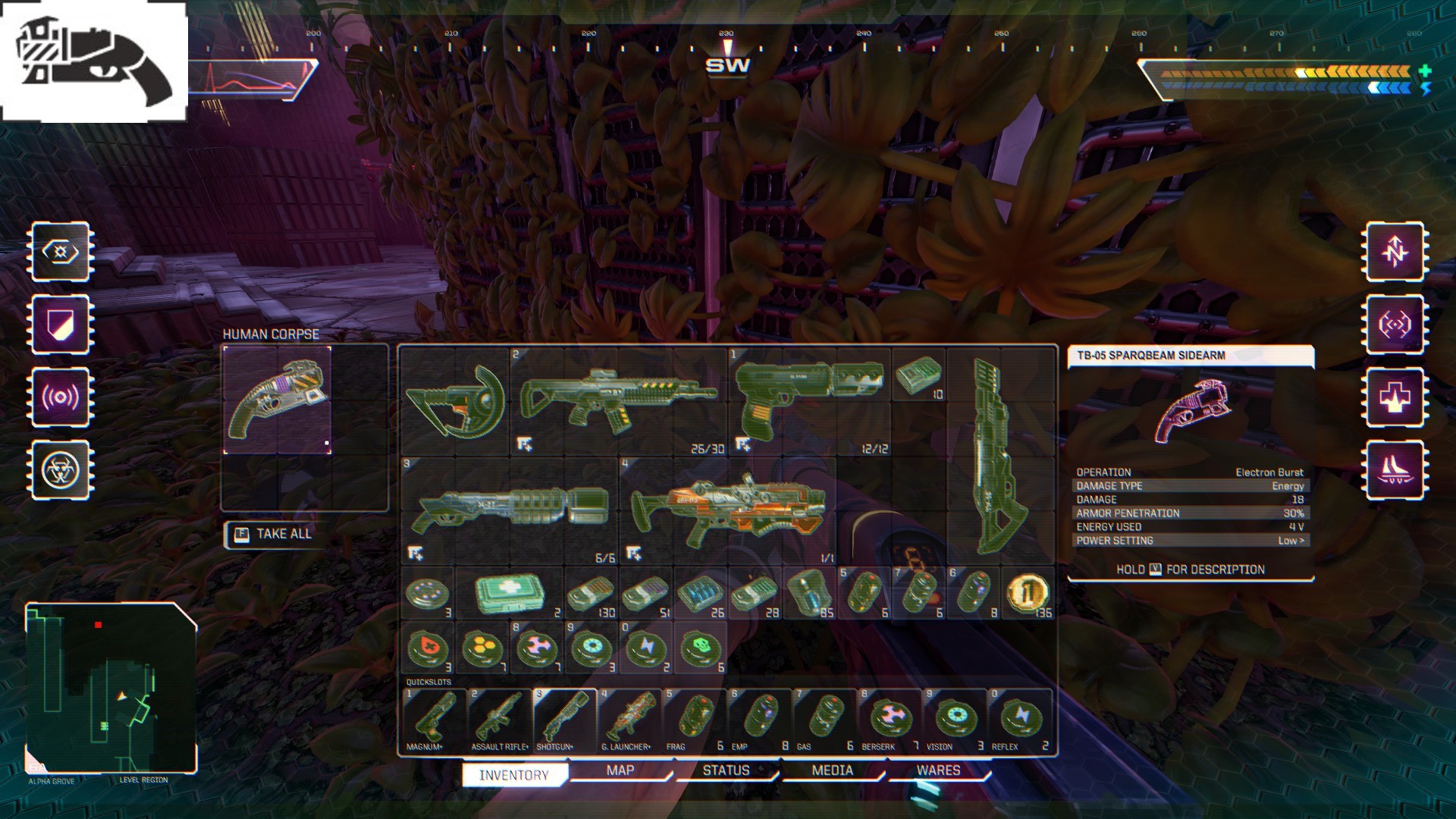
Task: Open the Status tab
Action: [x=726, y=770]
